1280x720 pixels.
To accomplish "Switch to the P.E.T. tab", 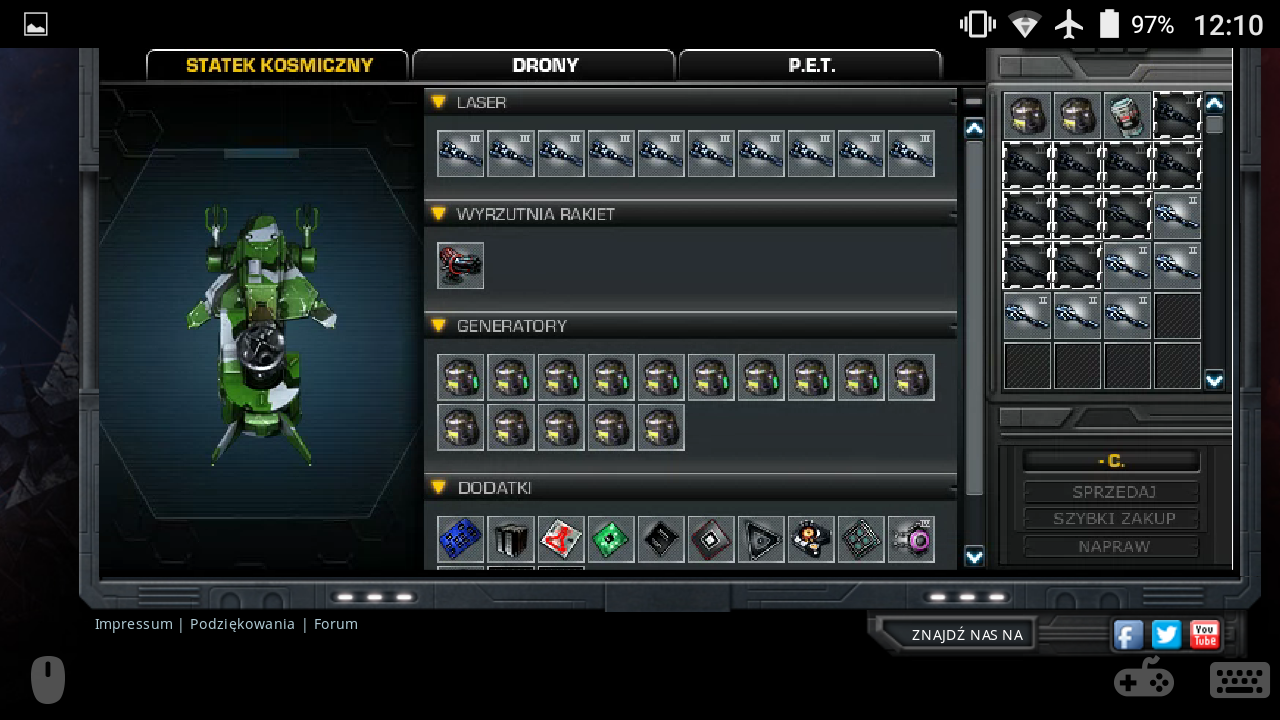I will coord(810,66).
